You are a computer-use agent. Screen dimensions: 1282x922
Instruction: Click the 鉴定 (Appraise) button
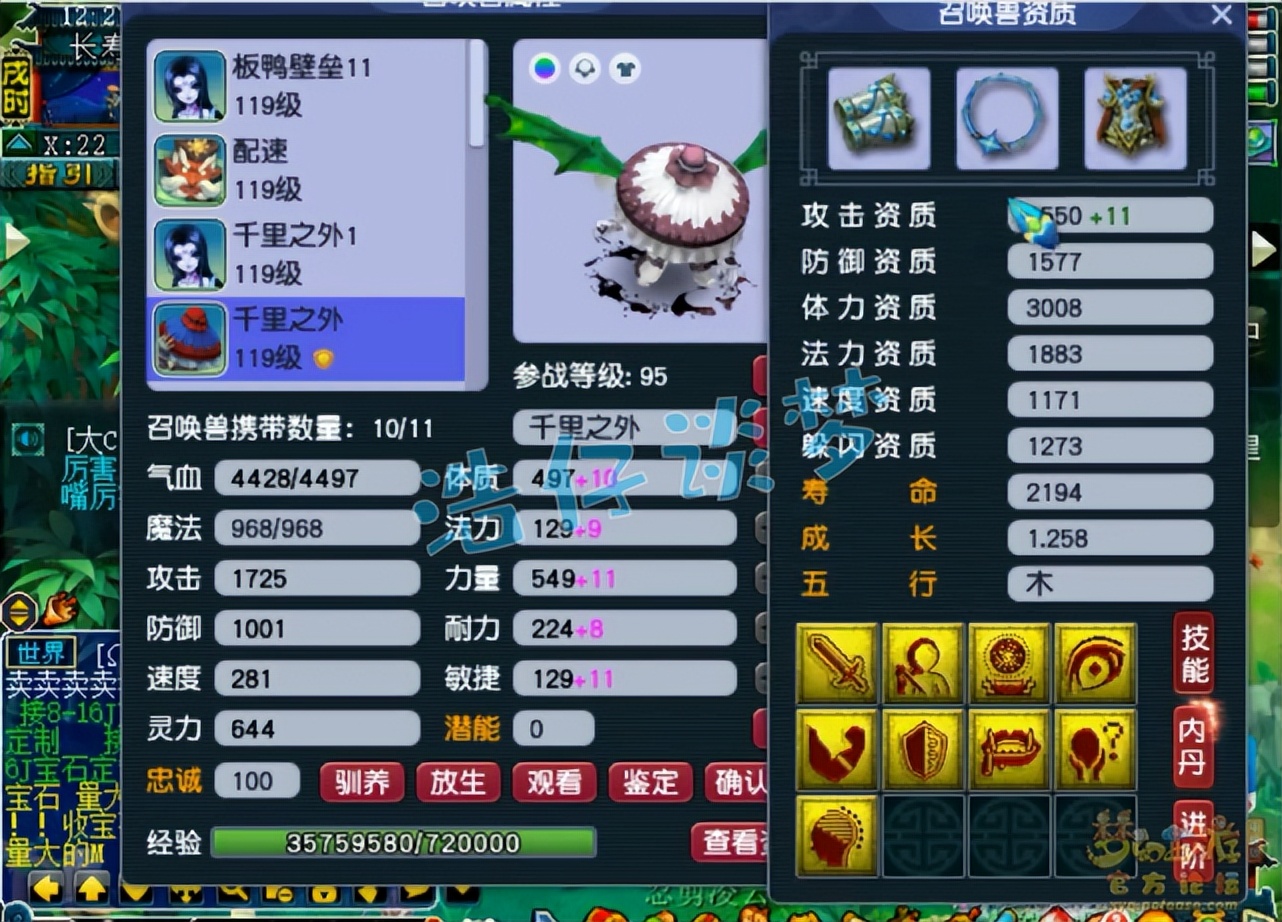[649, 783]
